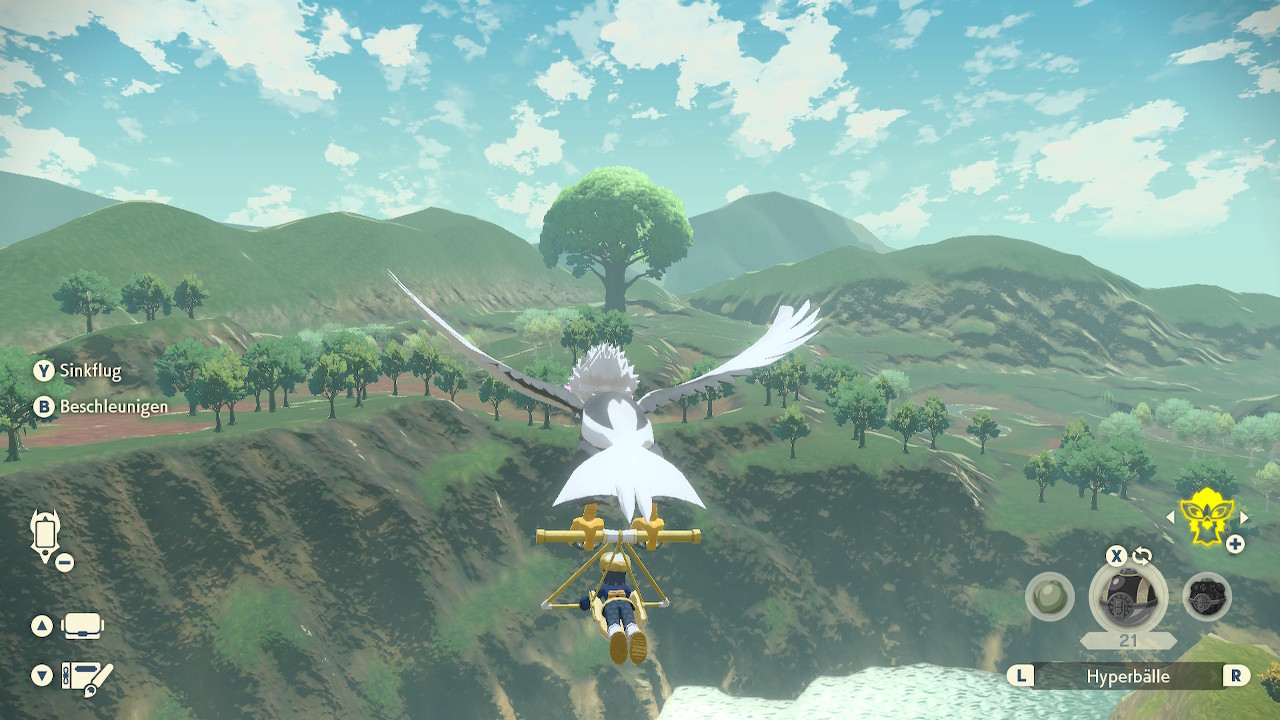This screenshot has width=1280, height=720.
Task: Open the Pokédex notebook with pen icon
Action: pyautogui.click(x=87, y=677)
